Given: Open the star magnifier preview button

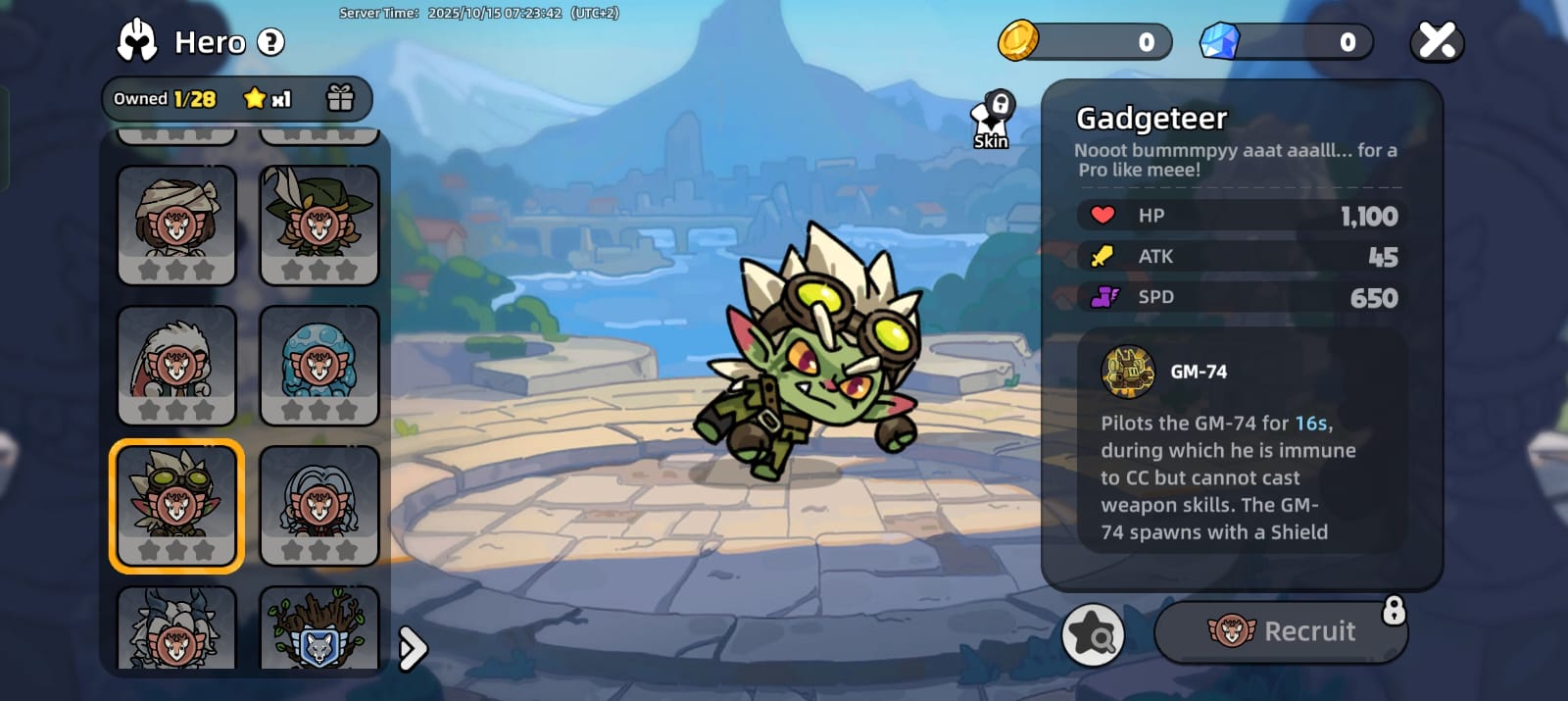Looking at the screenshot, I should coord(1093,634).
